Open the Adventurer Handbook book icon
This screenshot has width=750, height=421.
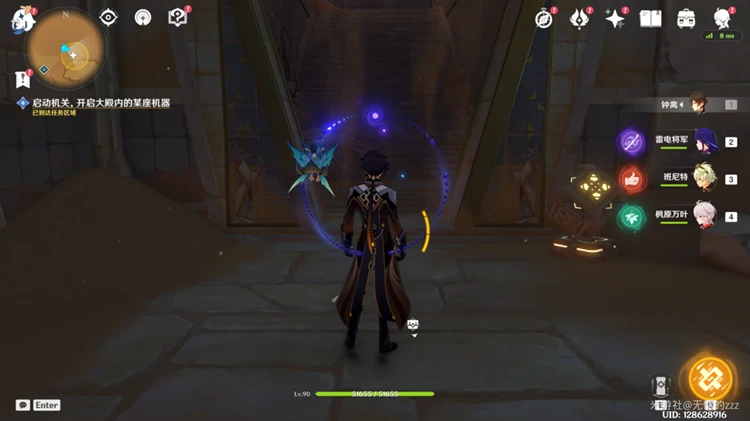[651, 18]
